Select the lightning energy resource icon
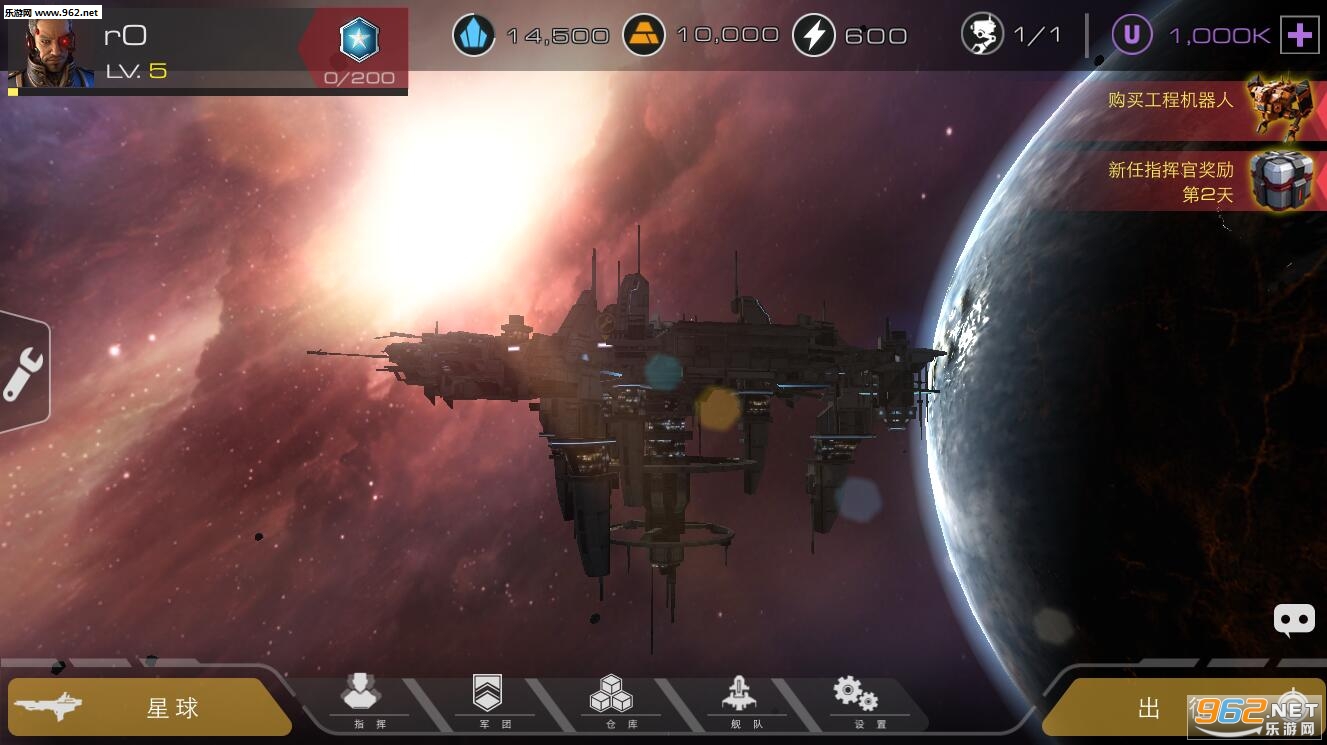Screen dimensions: 1327x745 (814, 36)
